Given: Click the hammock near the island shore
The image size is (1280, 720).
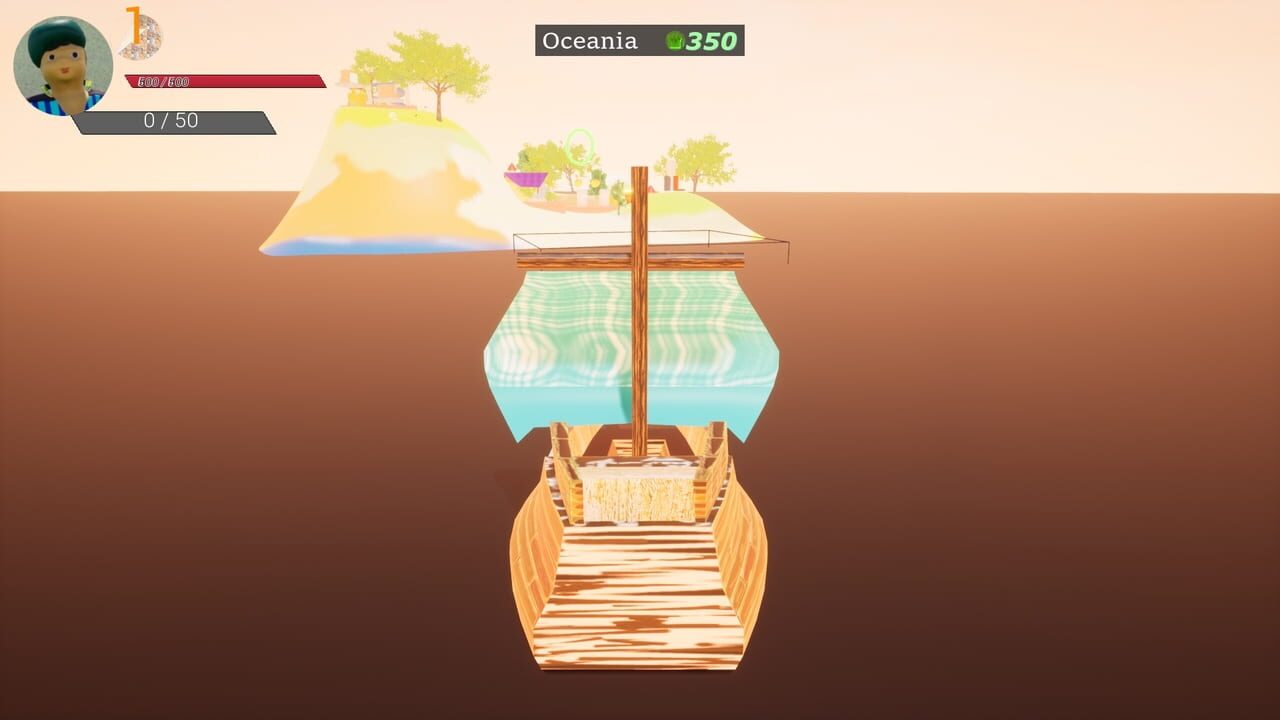Looking at the screenshot, I should (524, 180).
